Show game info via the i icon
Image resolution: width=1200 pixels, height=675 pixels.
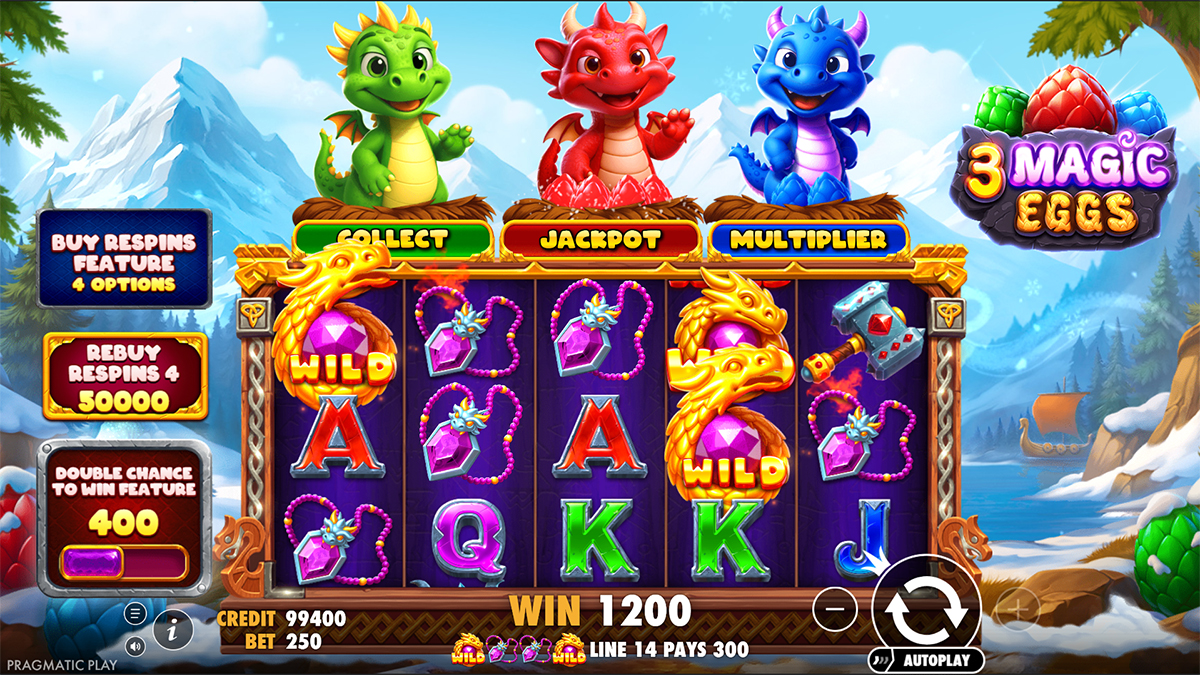click(173, 629)
